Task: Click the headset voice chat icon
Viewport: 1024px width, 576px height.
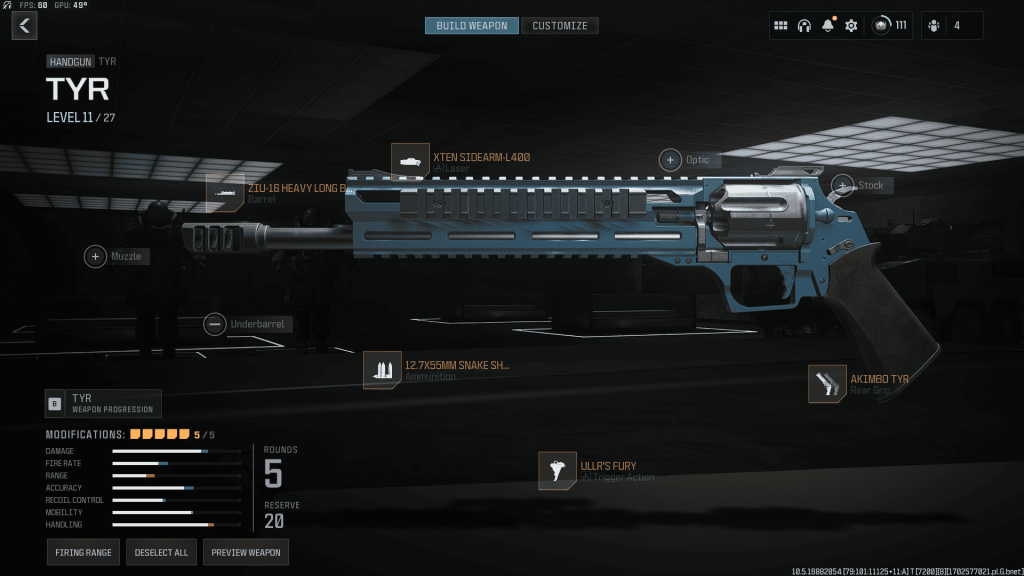Action: [x=804, y=25]
